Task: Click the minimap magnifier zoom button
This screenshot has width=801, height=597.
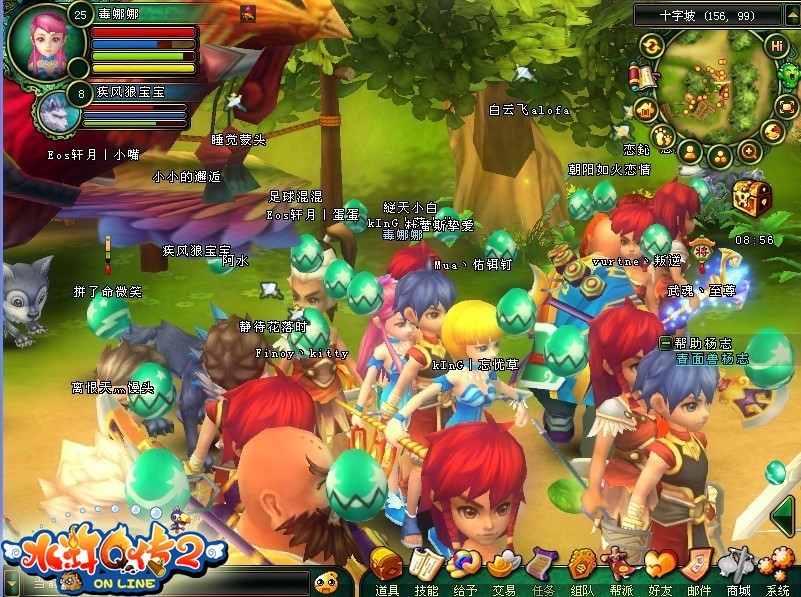Action: click(749, 152)
